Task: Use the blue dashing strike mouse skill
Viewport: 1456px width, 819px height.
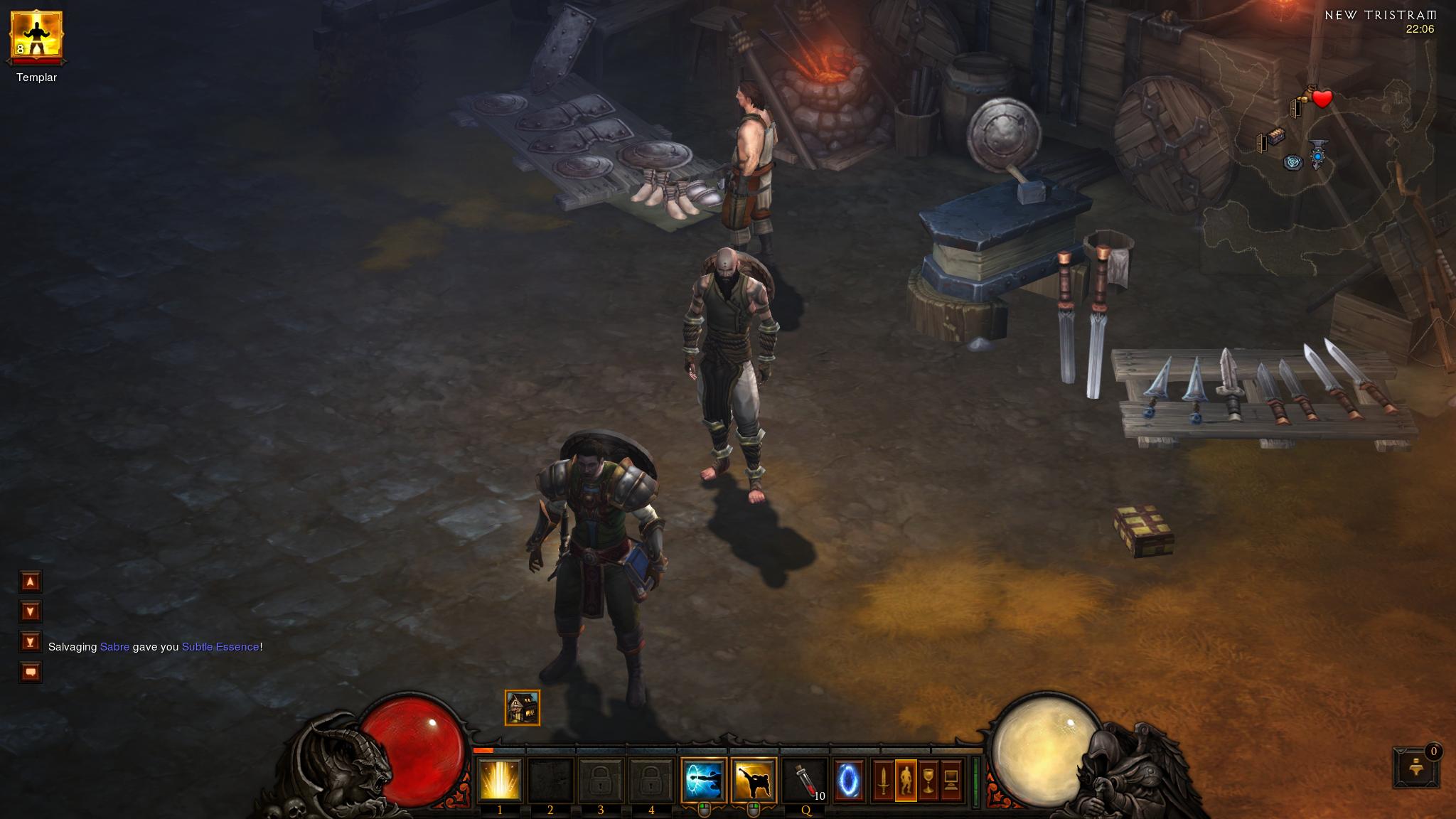Action: pos(703,780)
